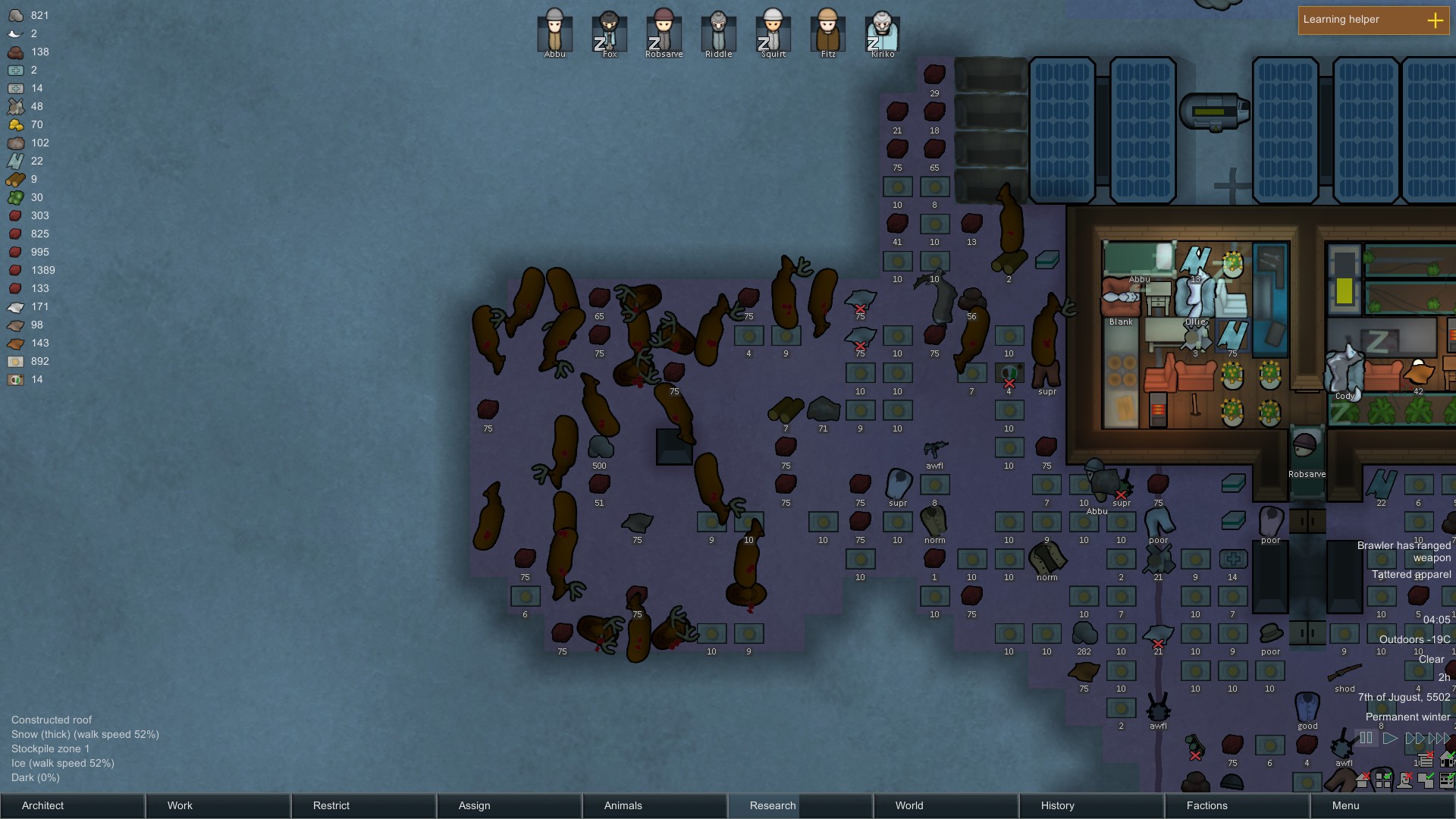Switch to the Restrict tab
Image resolution: width=1456 pixels, height=819 pixels.
(363, 805)
